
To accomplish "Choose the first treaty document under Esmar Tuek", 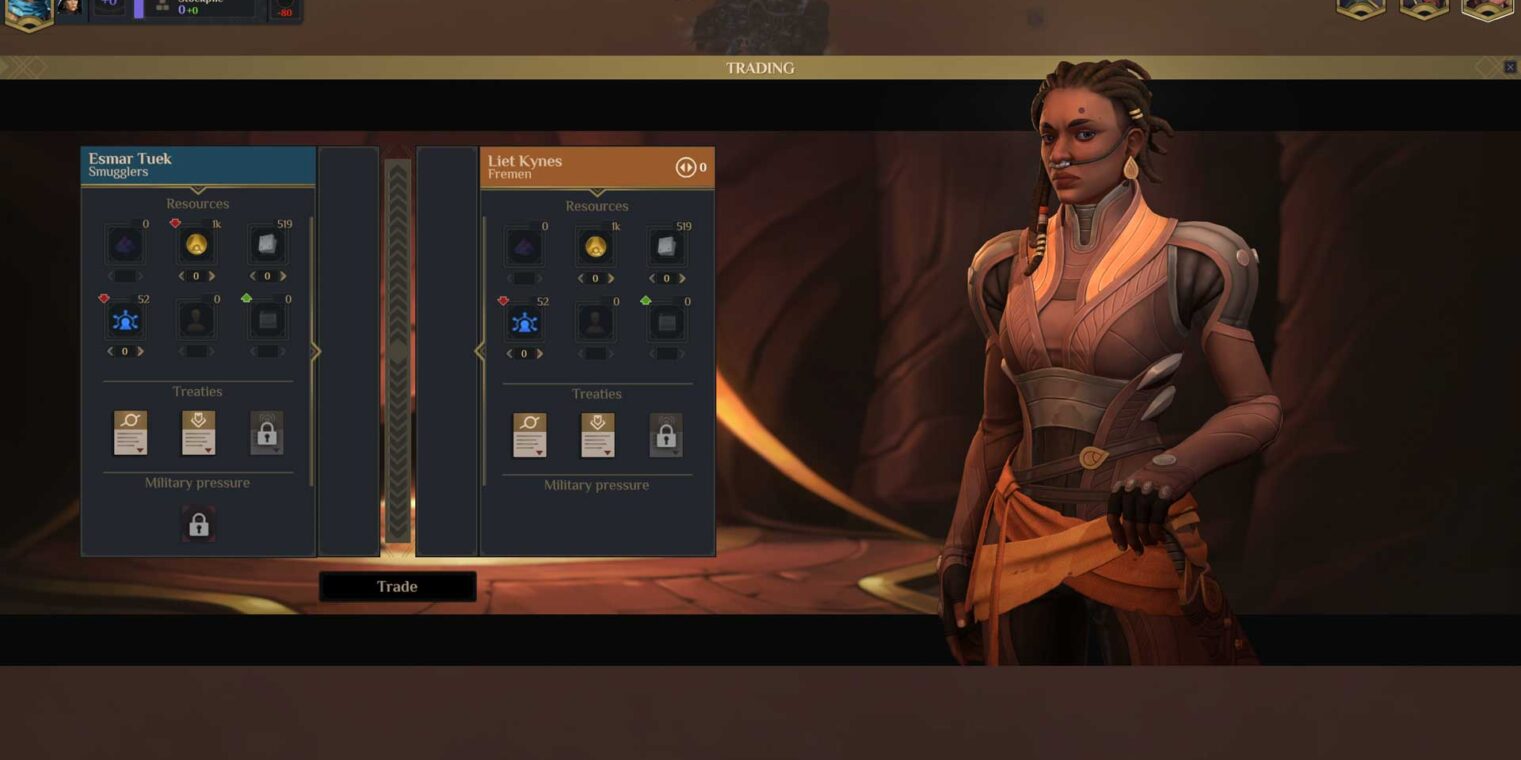I will 130,433.
